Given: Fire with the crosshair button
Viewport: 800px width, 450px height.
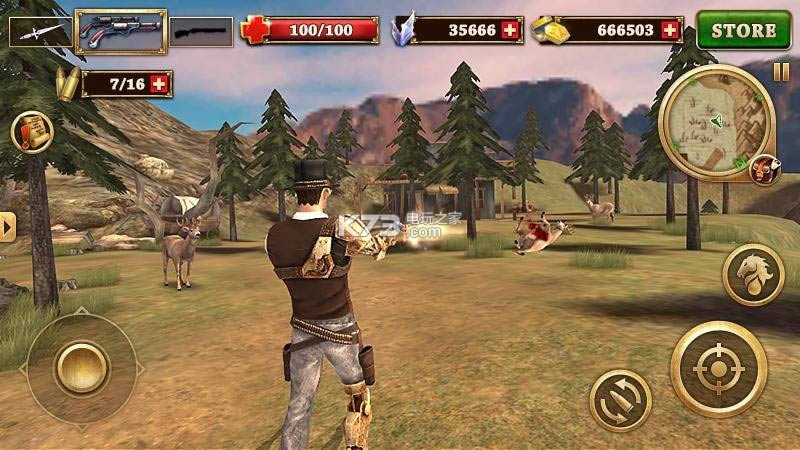Looking at the screenshot, I should click(718, 369).
